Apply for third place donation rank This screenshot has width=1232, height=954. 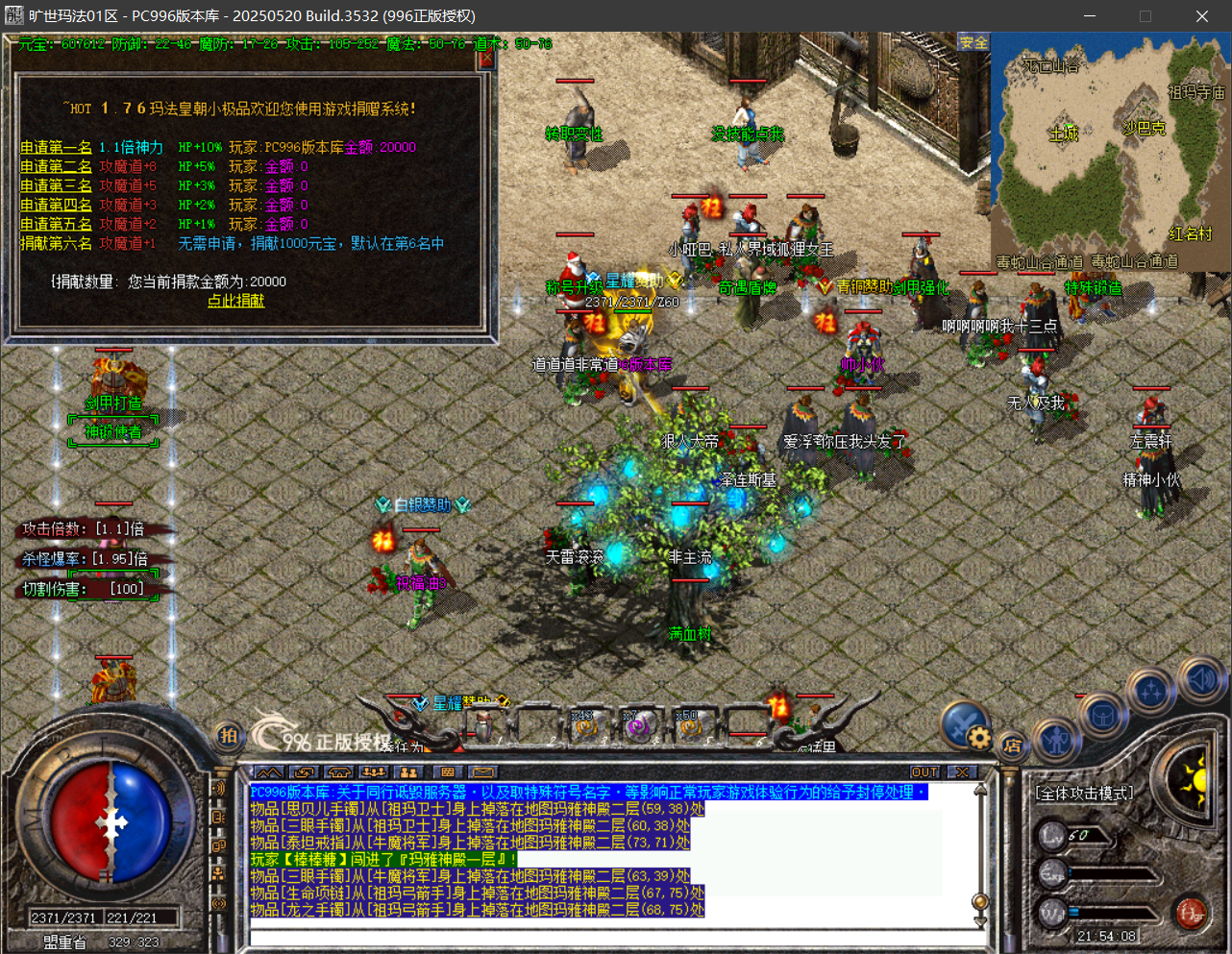pos(56,185)
